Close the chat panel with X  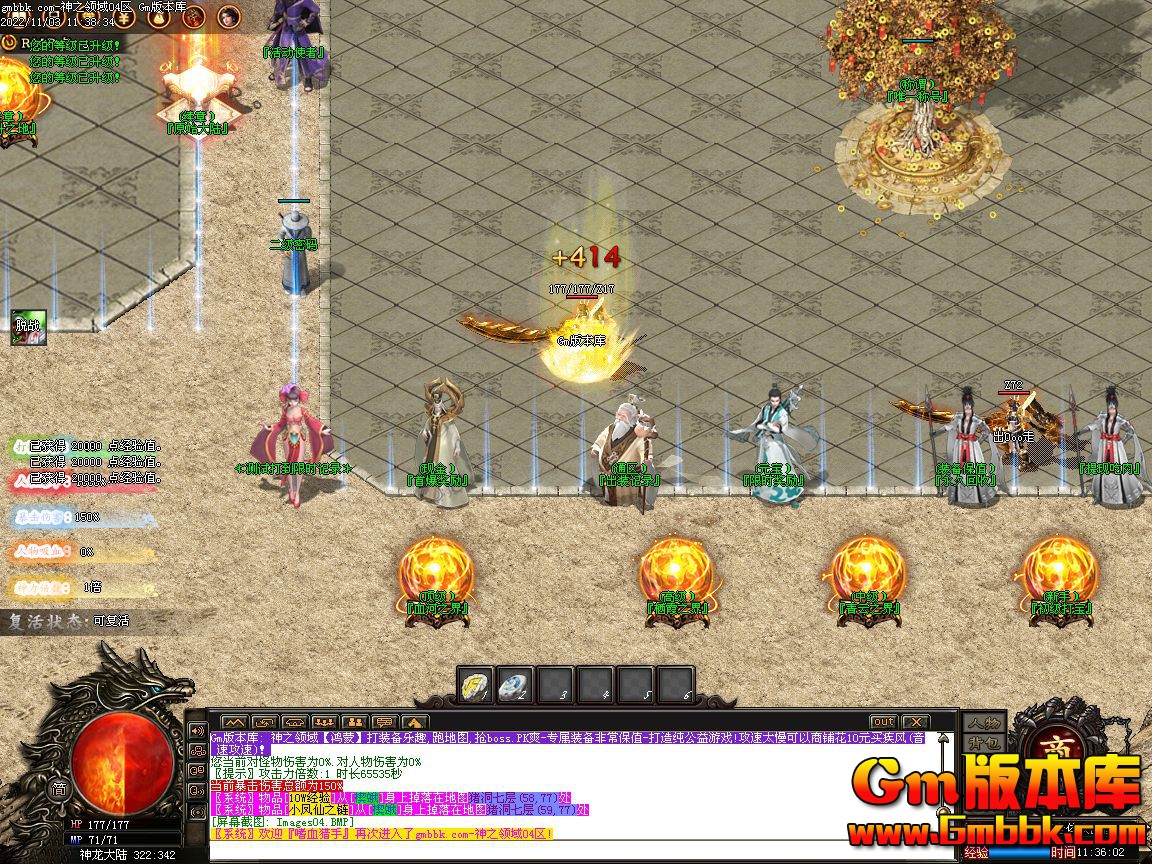pos(914,722)
